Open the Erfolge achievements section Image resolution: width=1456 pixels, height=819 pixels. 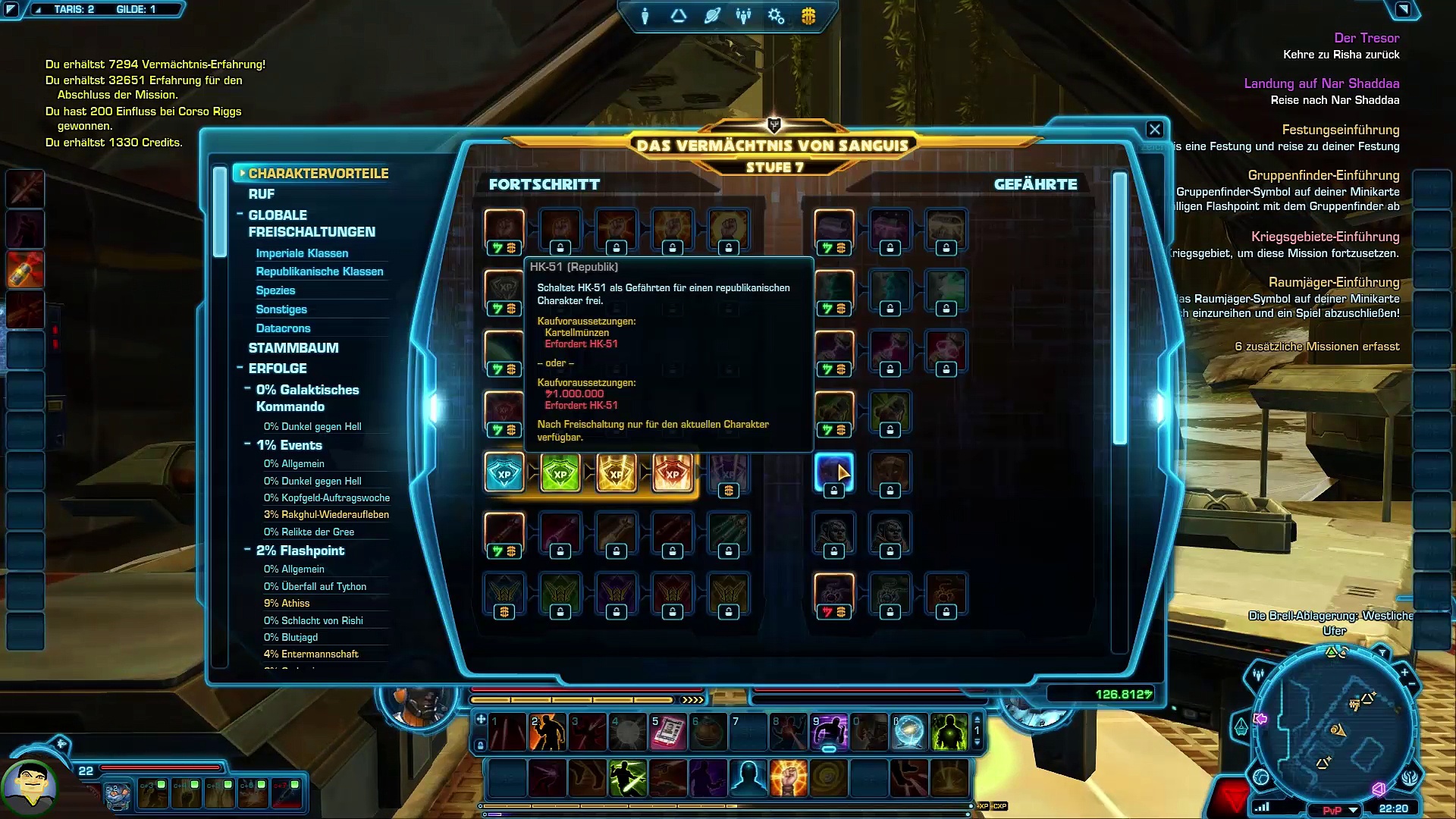point(278,369)
